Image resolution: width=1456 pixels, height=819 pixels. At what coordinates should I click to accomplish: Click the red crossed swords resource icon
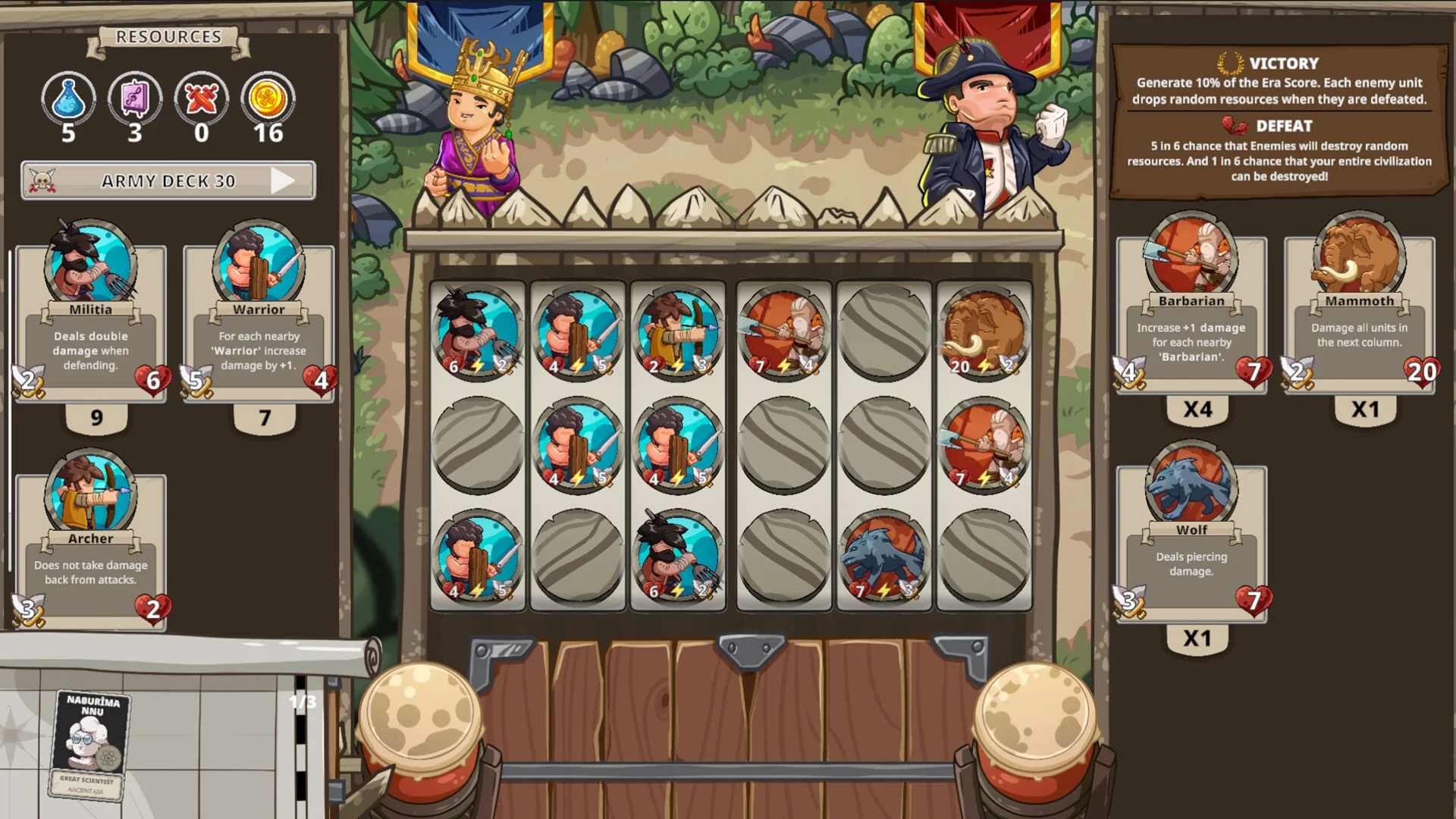(x=202, y=99)
